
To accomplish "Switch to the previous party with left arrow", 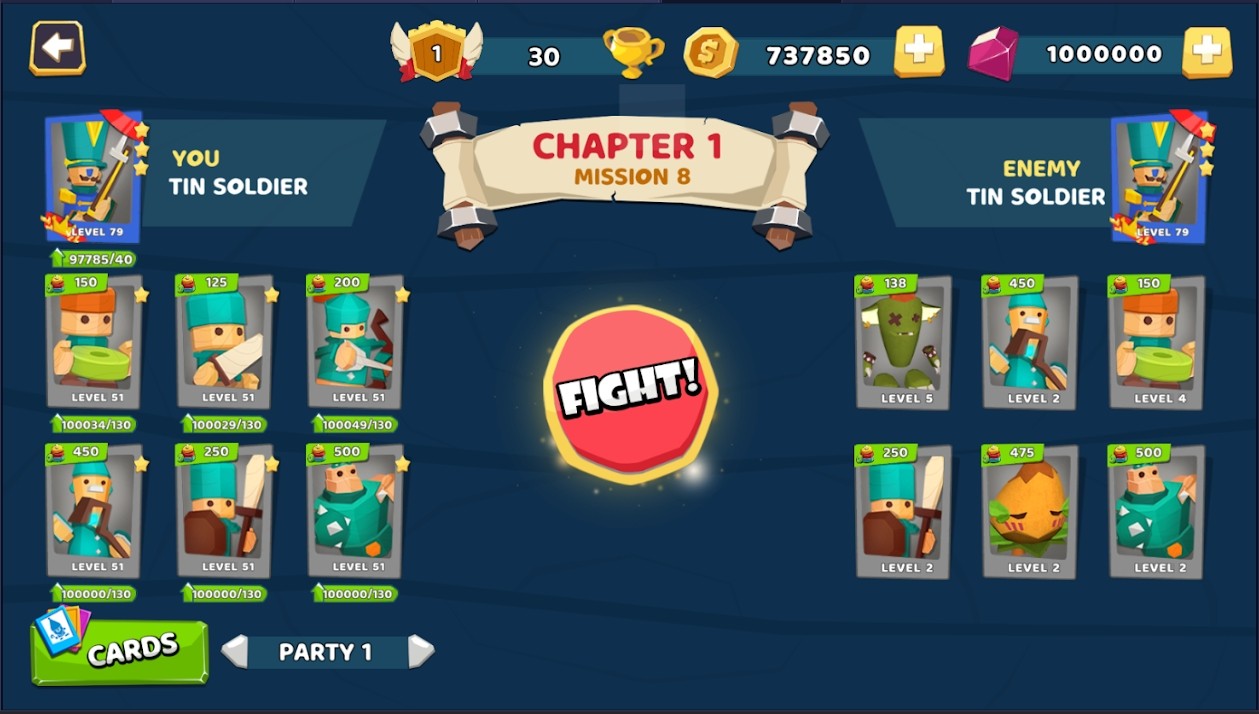I will tap(234, 652).
